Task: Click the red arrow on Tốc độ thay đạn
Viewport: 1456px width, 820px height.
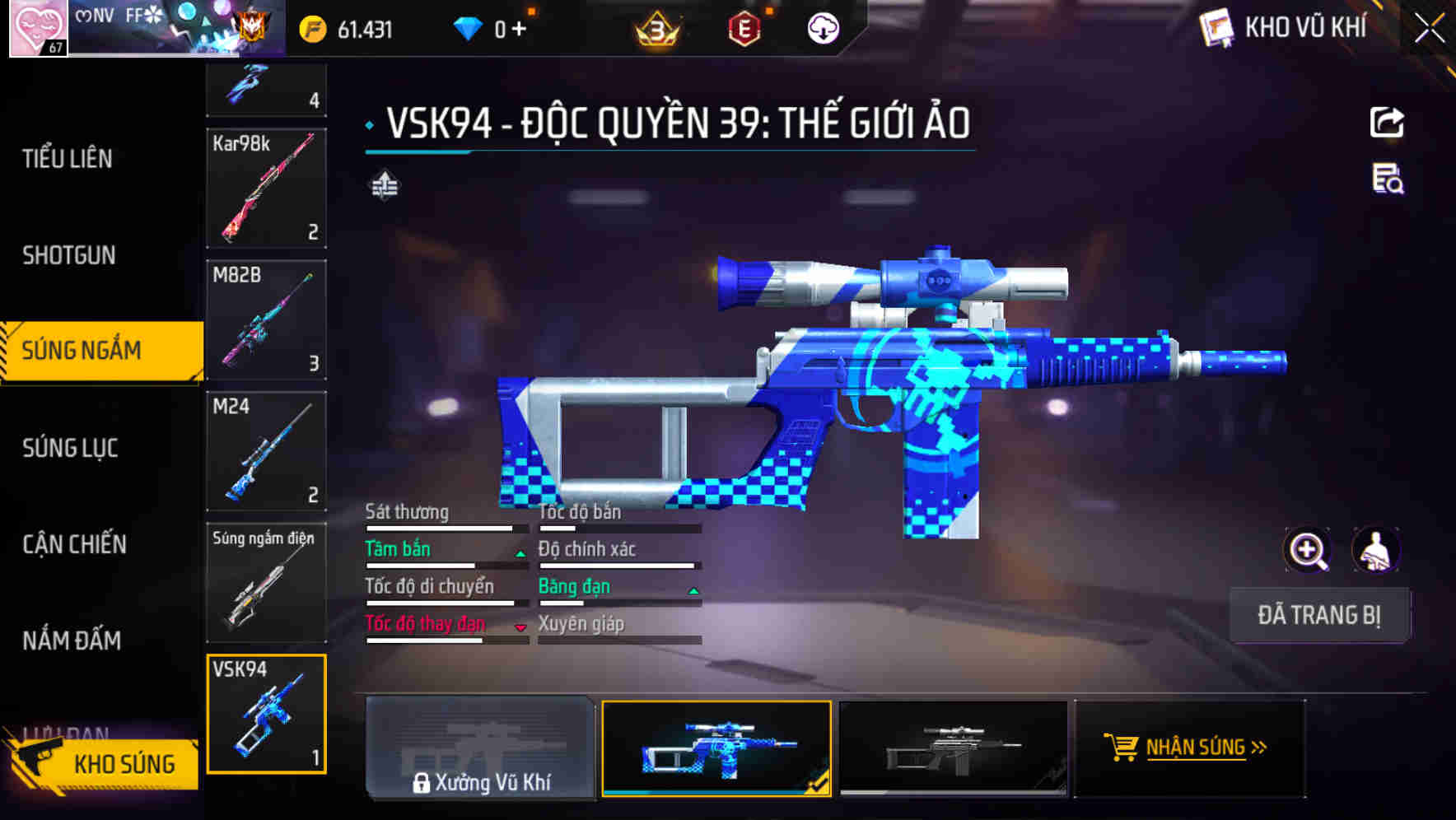Action: click(520, 627)
